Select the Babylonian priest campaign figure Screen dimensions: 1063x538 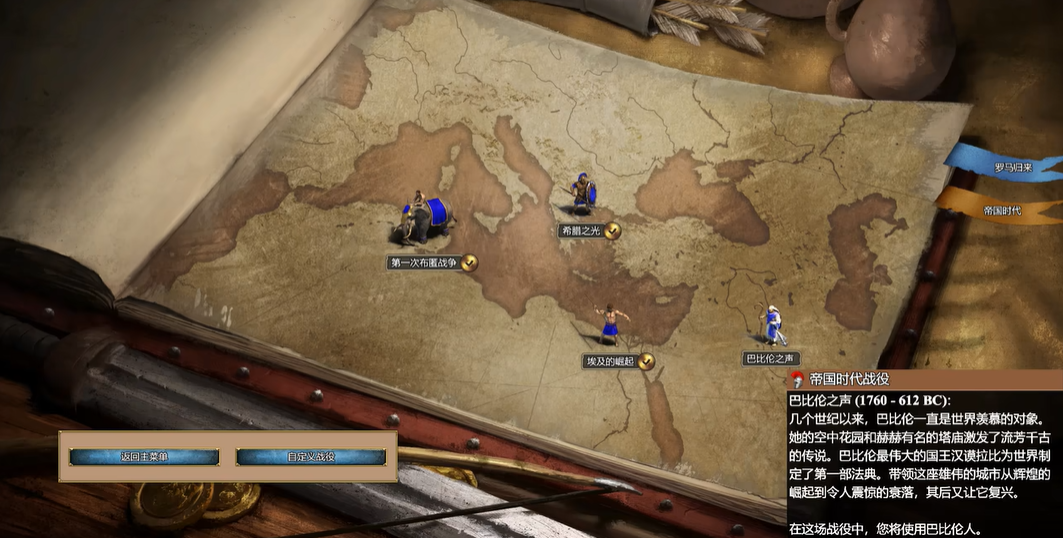(x=771, y=322)
